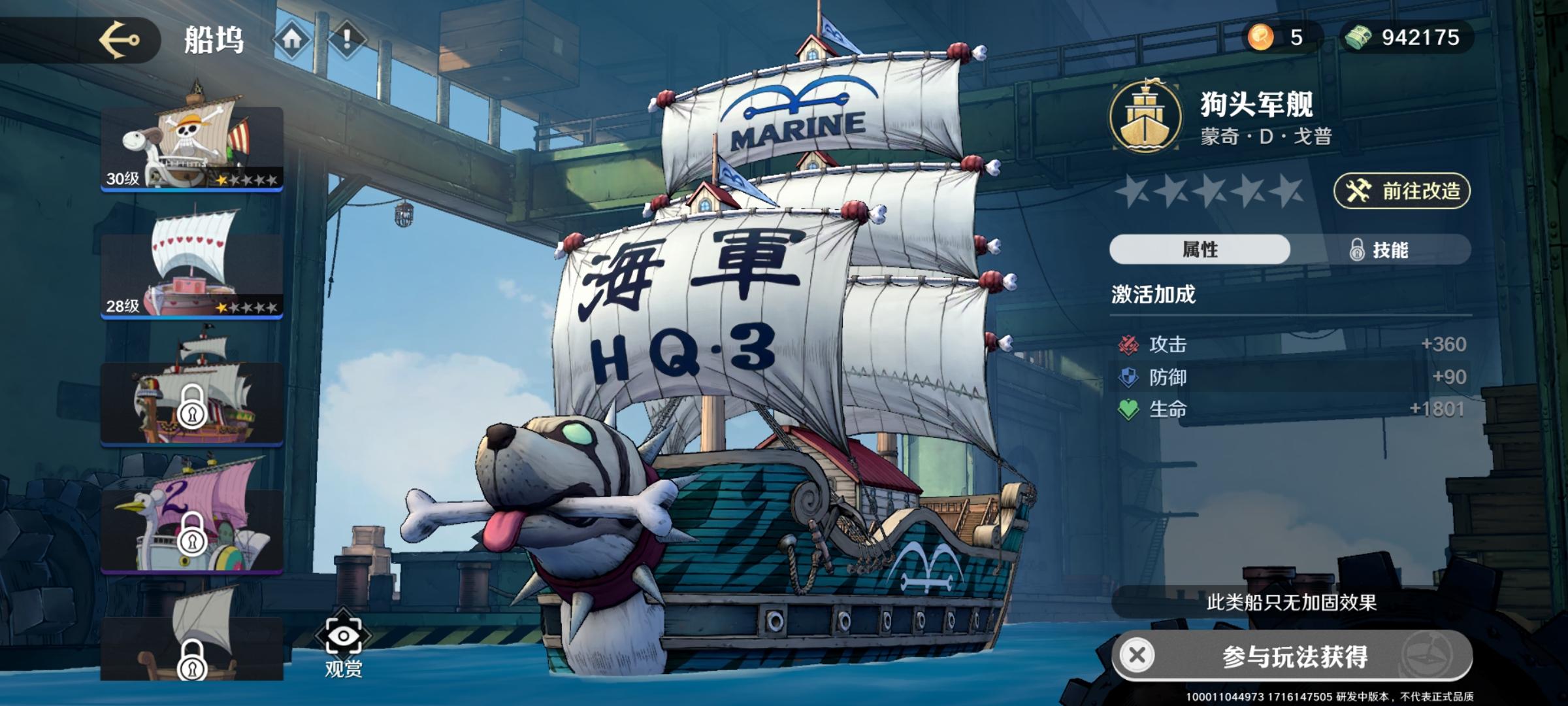Click the golden ship emblem icon
Screen dimensions: 1568x706
1145,118
